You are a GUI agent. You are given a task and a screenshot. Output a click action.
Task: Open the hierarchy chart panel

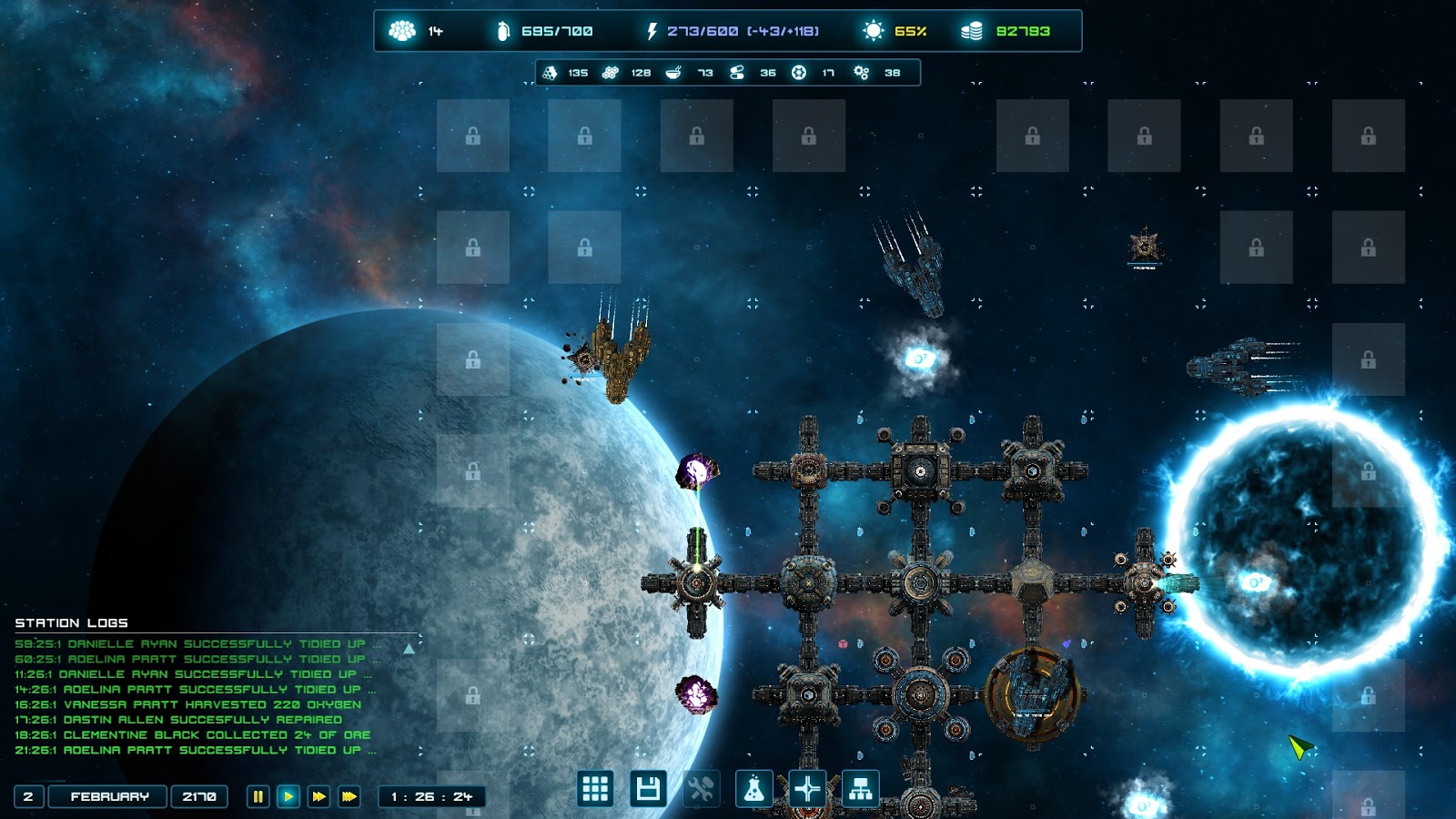(x=860, y=788)
